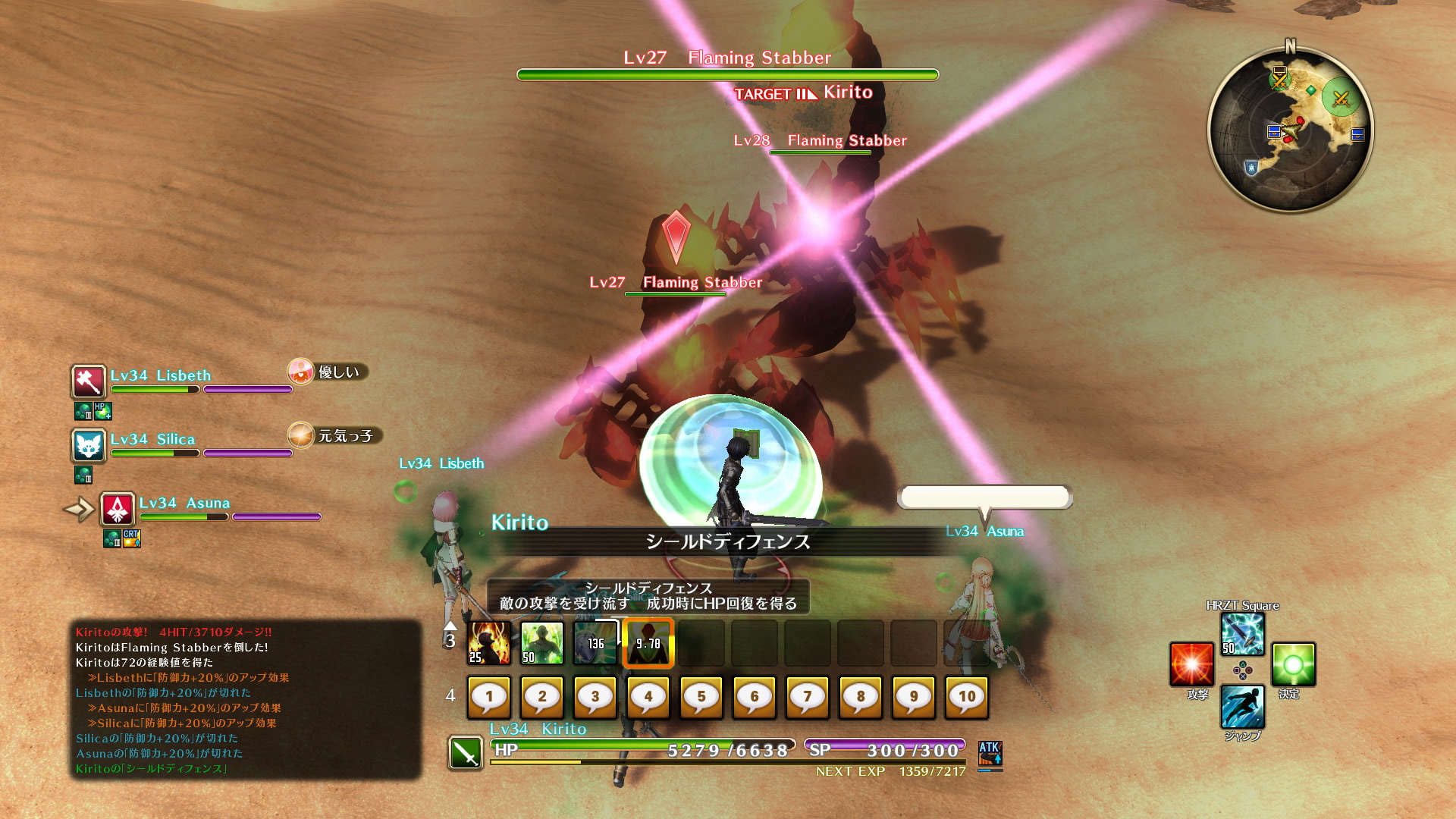Open the battle log message panel
This screenshot has height=819, width=1456.
(x=245, y=699)
